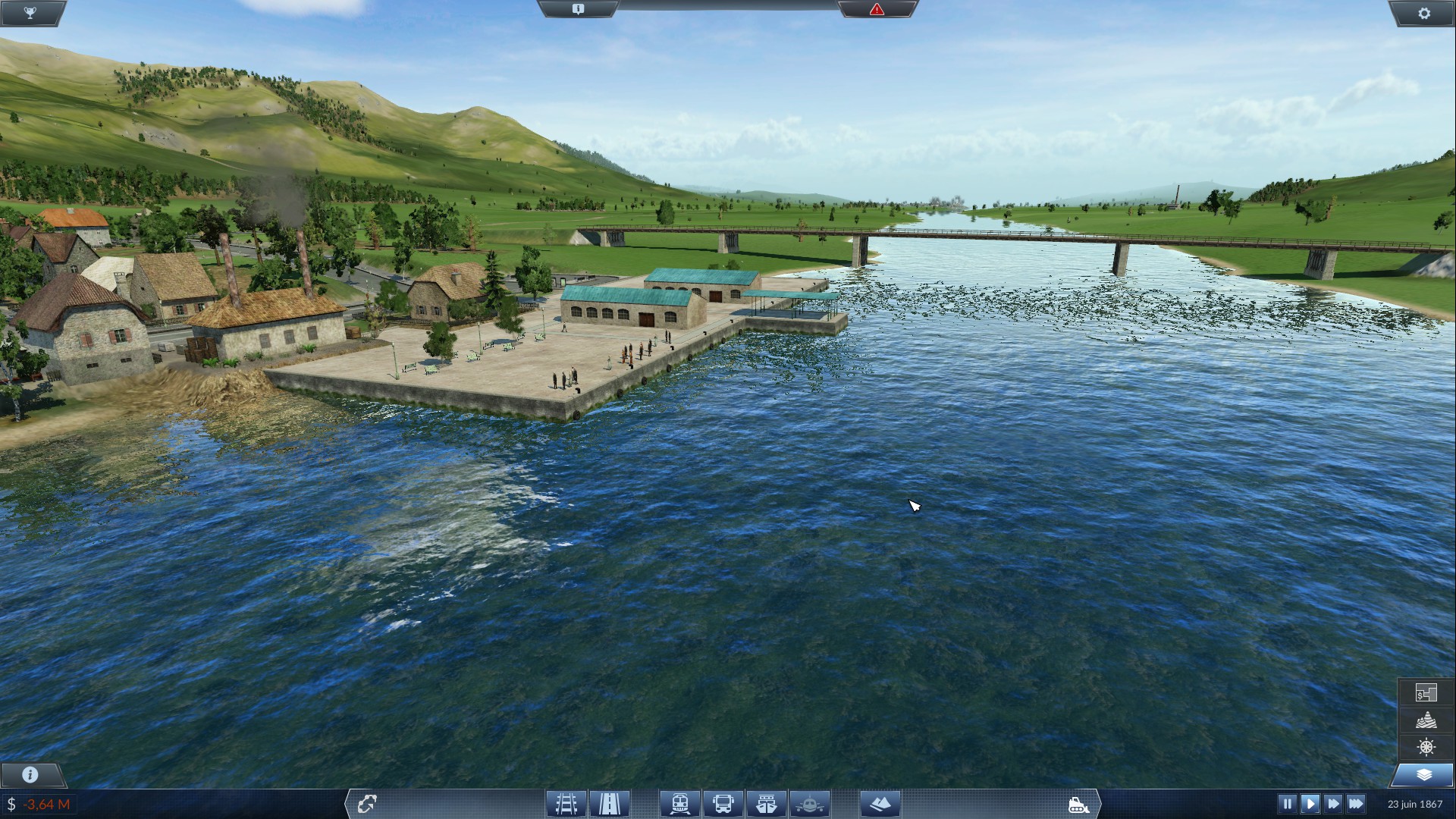Set game speed to normal play
1456x819 pixels.
(1310, 803)
